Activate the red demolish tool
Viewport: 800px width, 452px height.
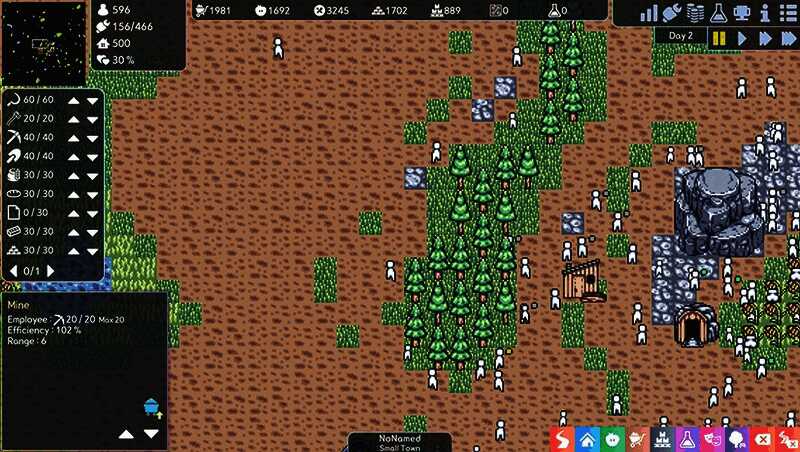coord(763,439)
